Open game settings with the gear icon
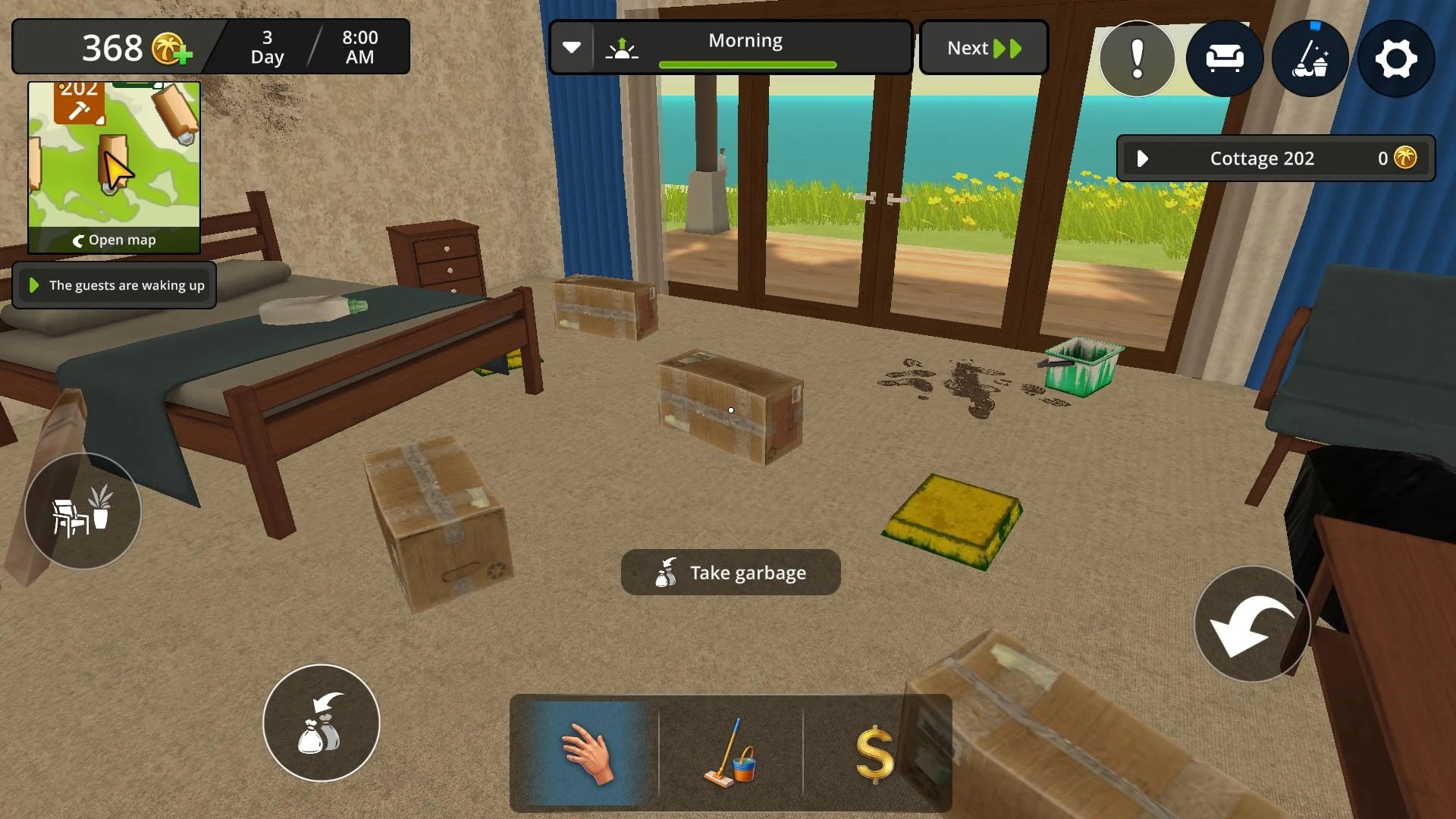 point(1396,58)
